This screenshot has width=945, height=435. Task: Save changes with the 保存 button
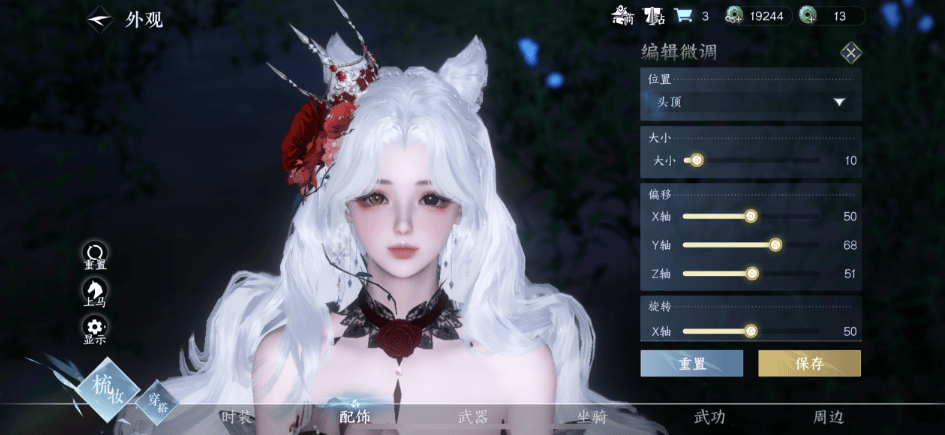point(809,363)
